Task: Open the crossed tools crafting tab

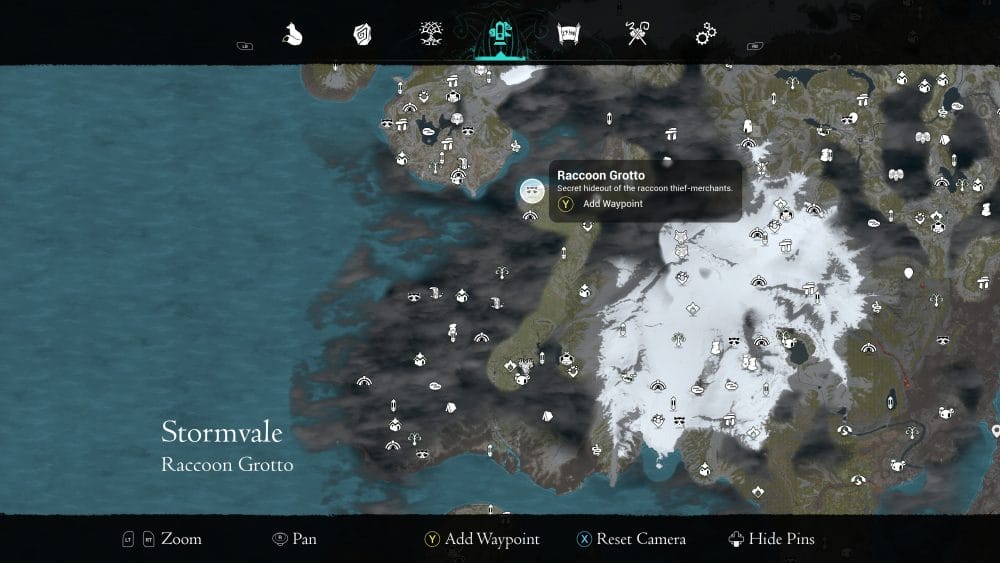Action: click(x=637, y=36)
